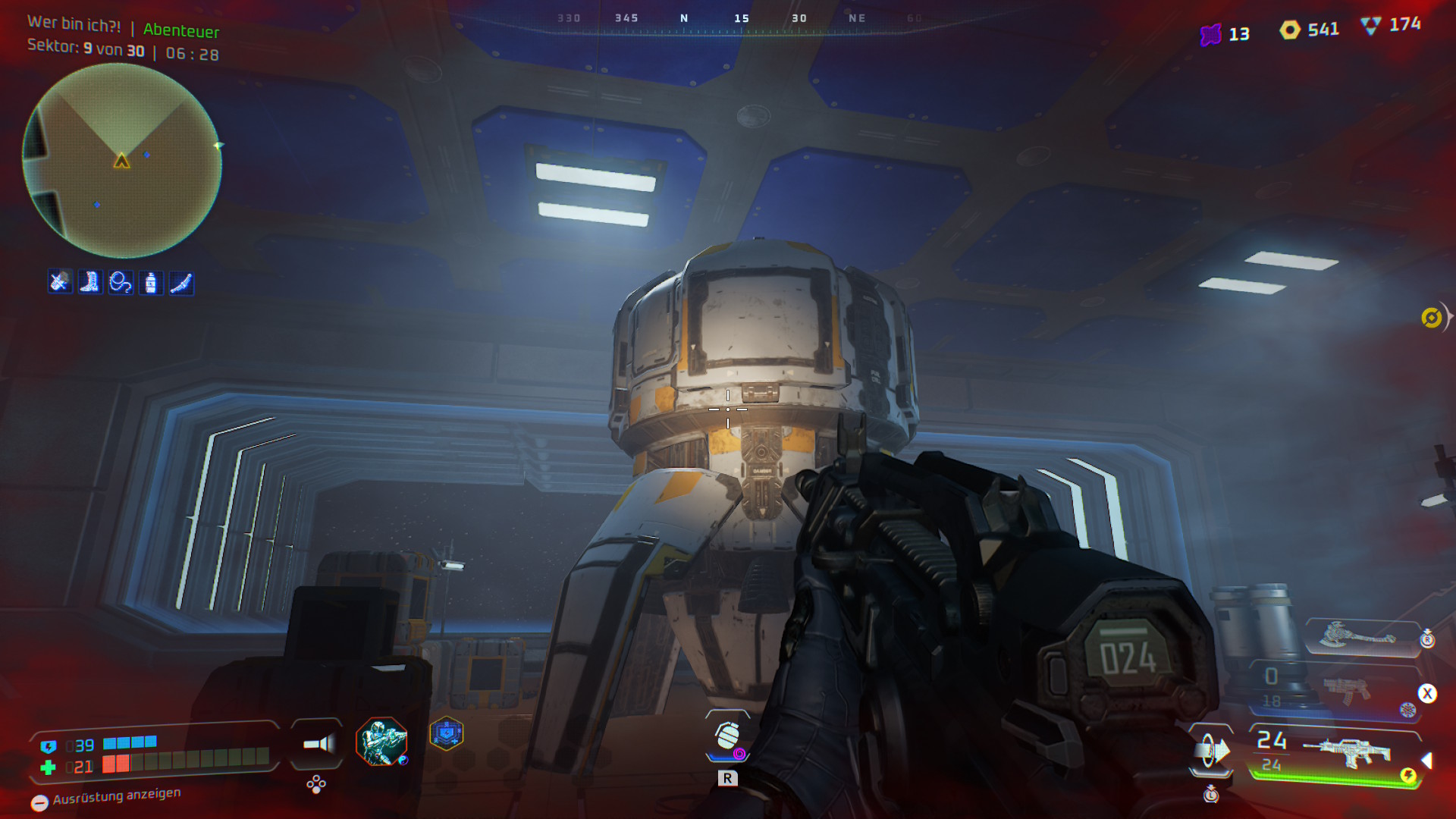Toggle the flashlight icon
The height and width of the screenshot is (819, 1456).
(x=318, y=744)
